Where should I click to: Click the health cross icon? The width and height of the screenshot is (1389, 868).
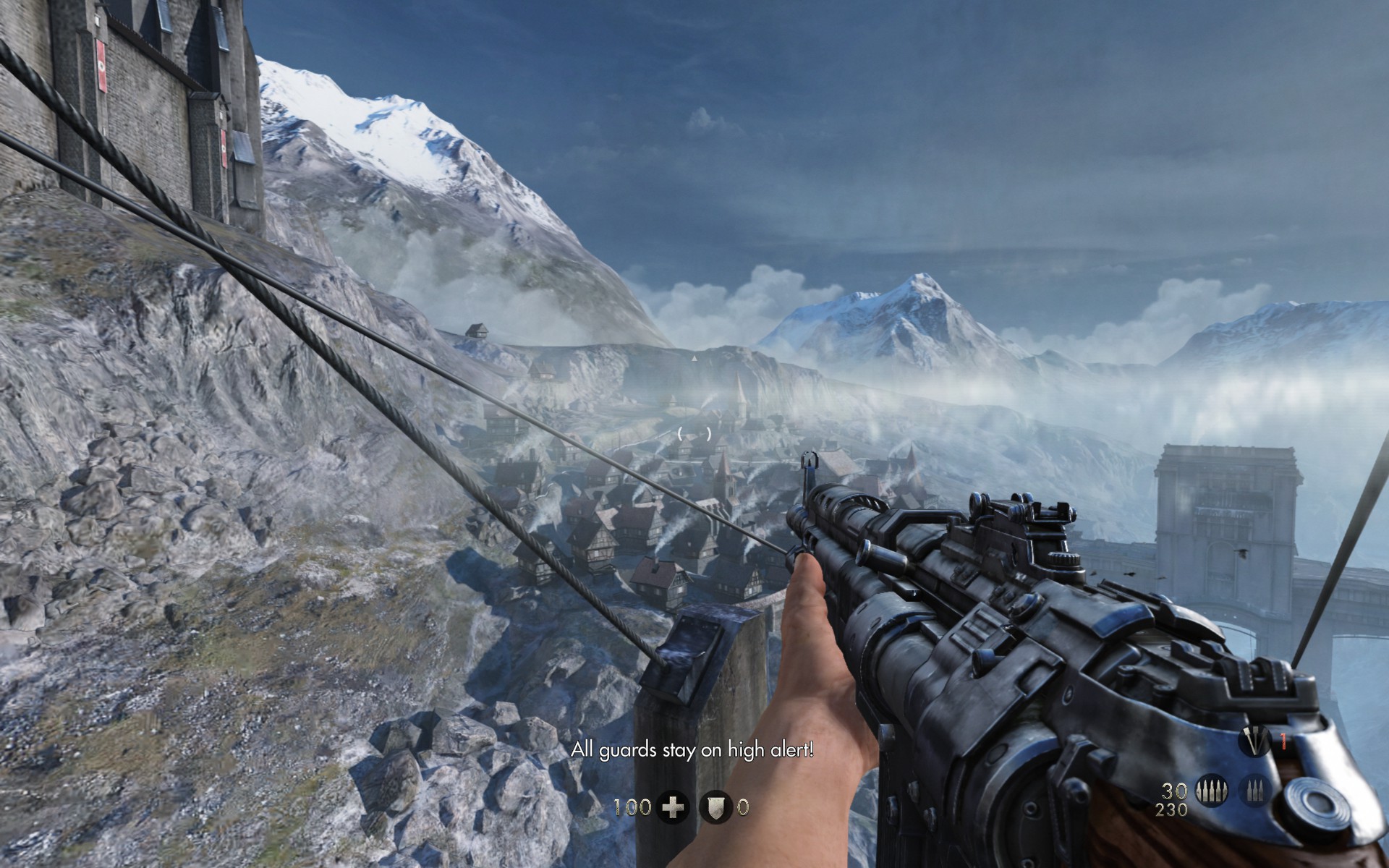(673, 807)
